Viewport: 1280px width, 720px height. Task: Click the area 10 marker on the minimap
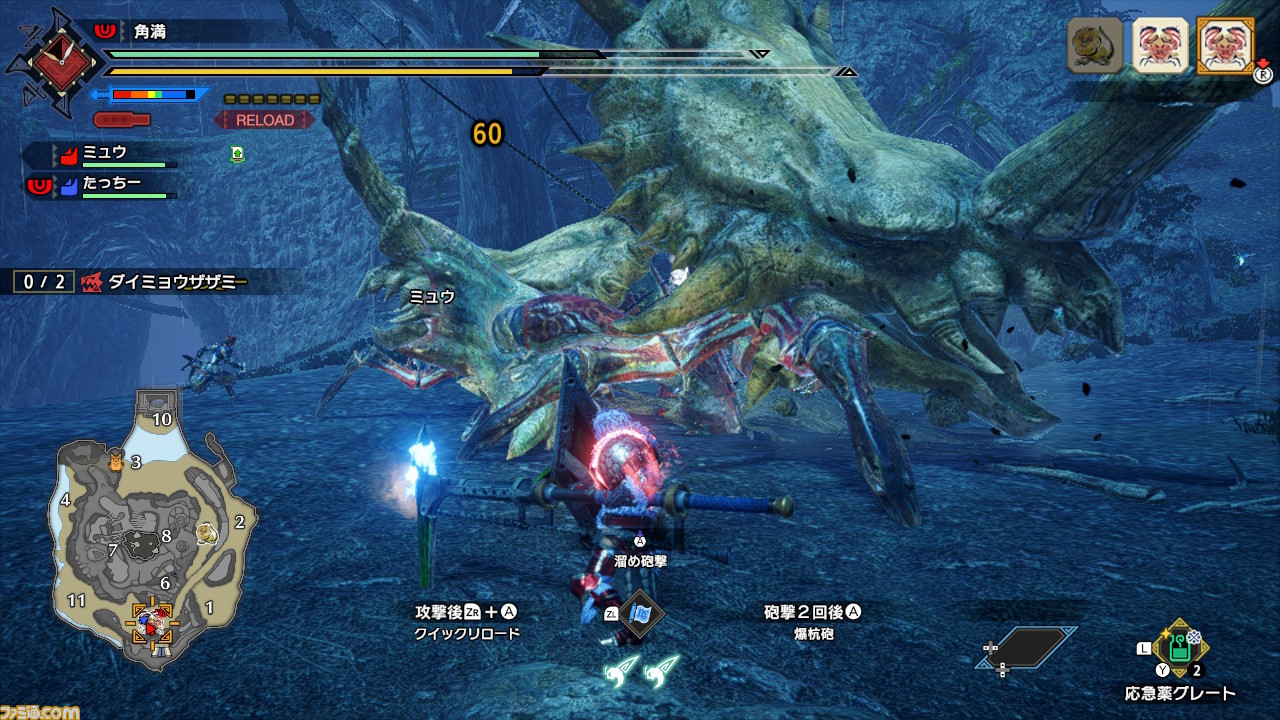pos(162,419)
